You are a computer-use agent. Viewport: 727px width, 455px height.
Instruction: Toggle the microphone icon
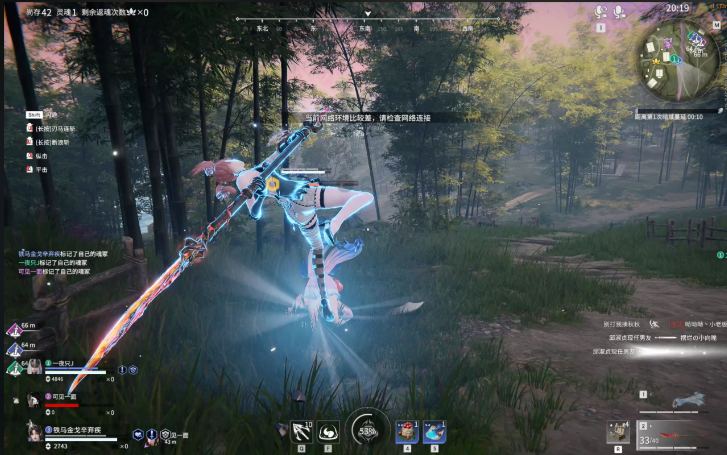pos(621,12)
